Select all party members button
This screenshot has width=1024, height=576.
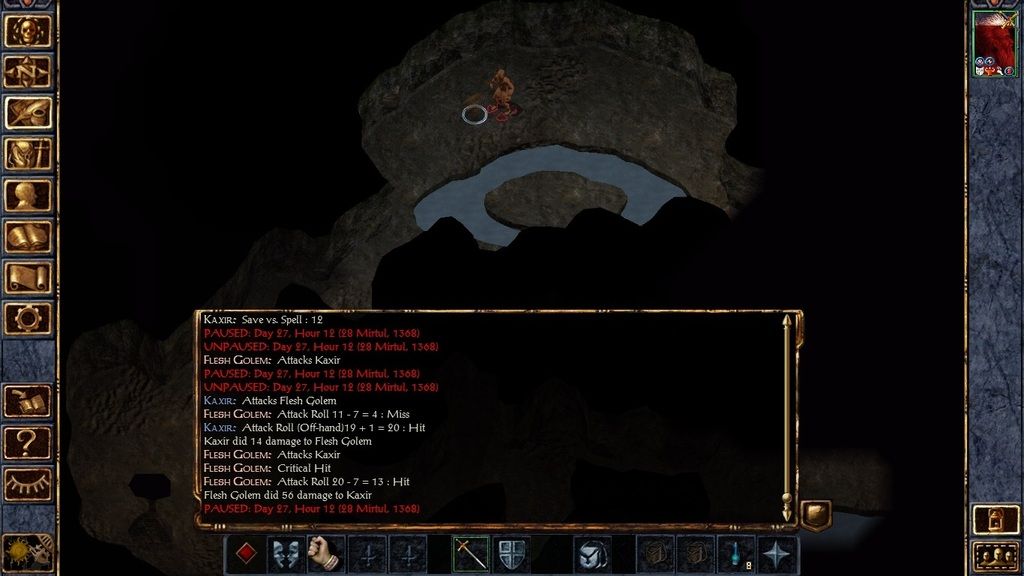[994, 555]
